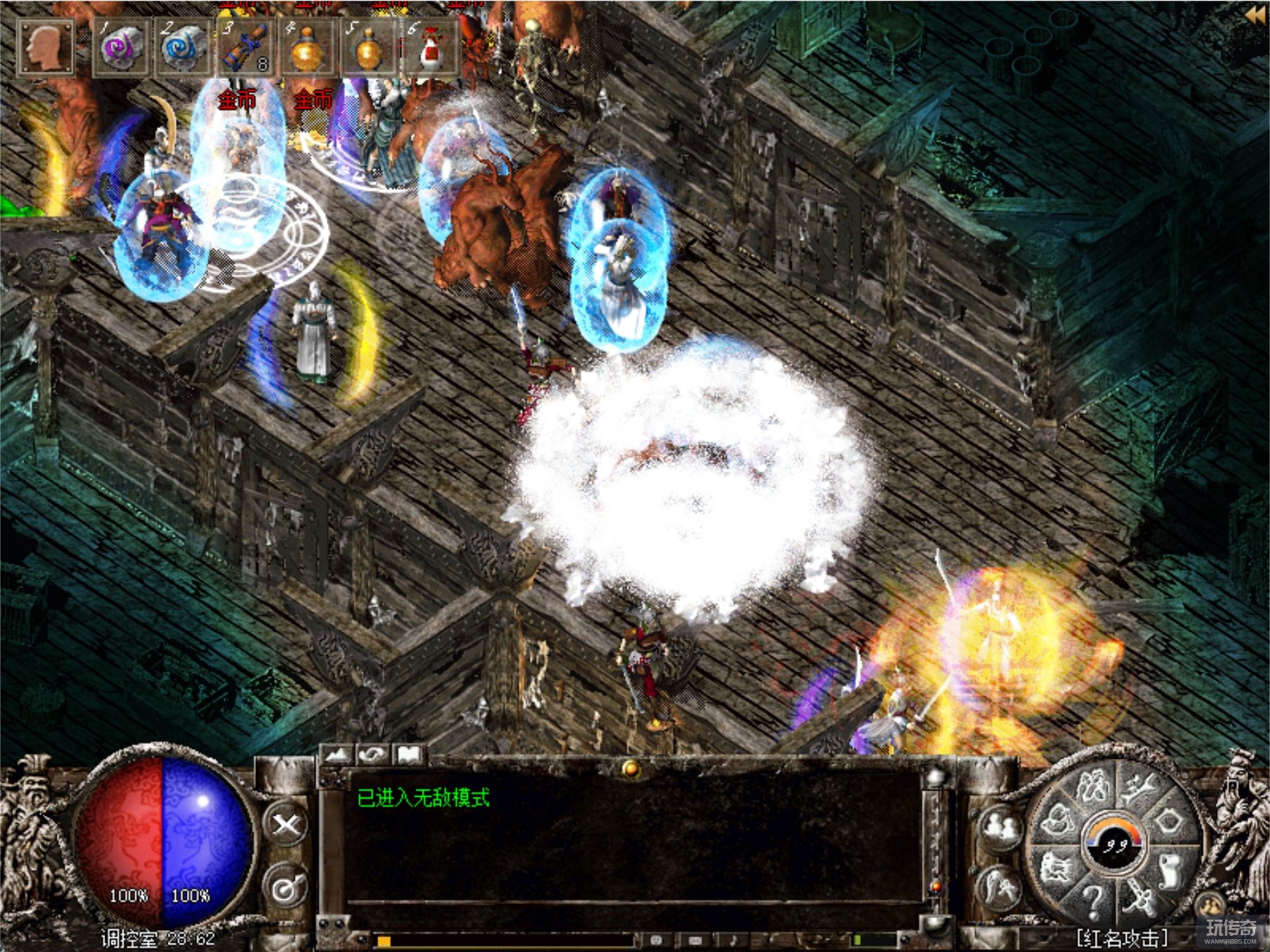Open the sword segment on the stone wheel

point(1139,897)
